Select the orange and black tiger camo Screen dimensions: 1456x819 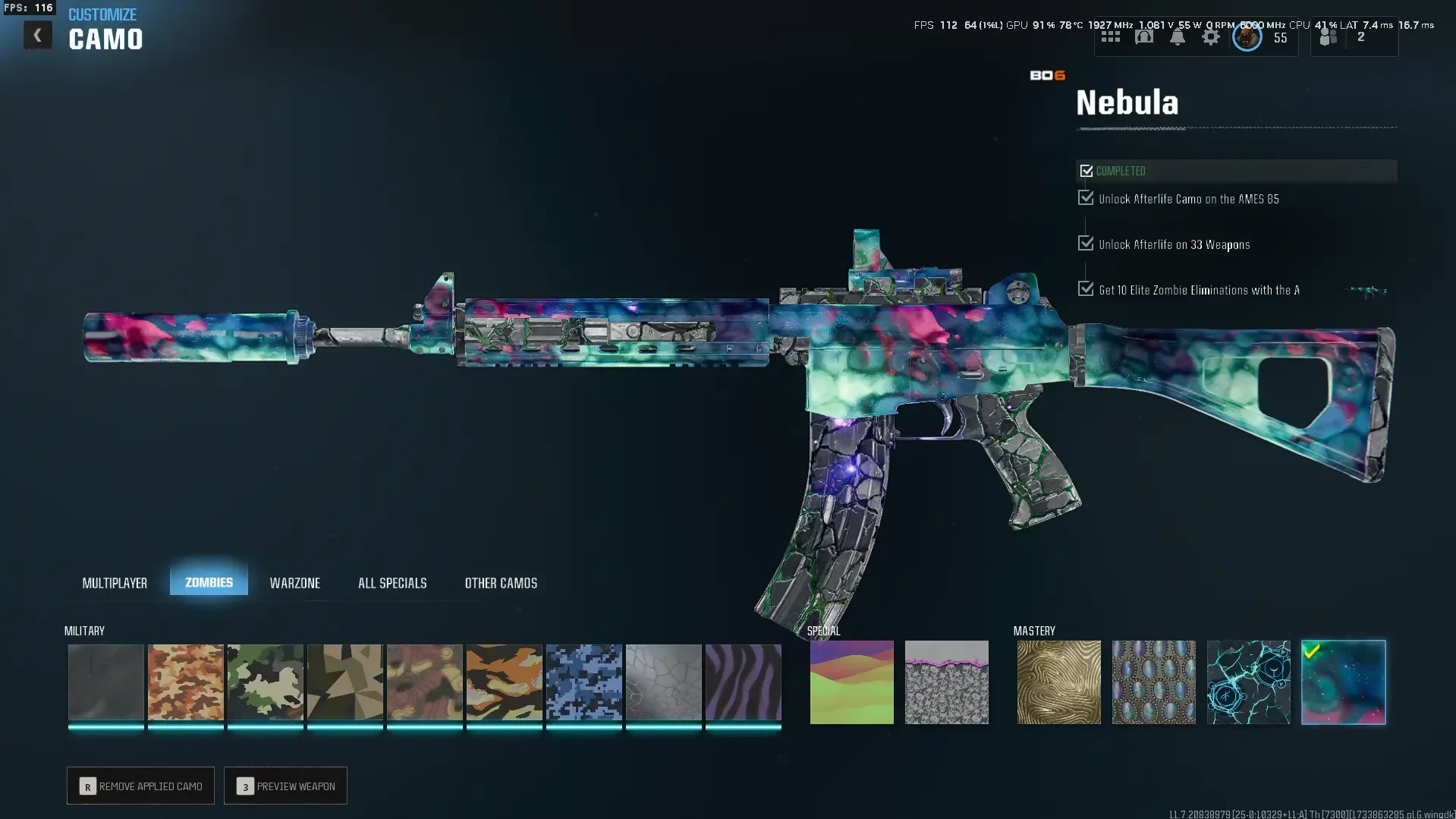tap(505, 682)
